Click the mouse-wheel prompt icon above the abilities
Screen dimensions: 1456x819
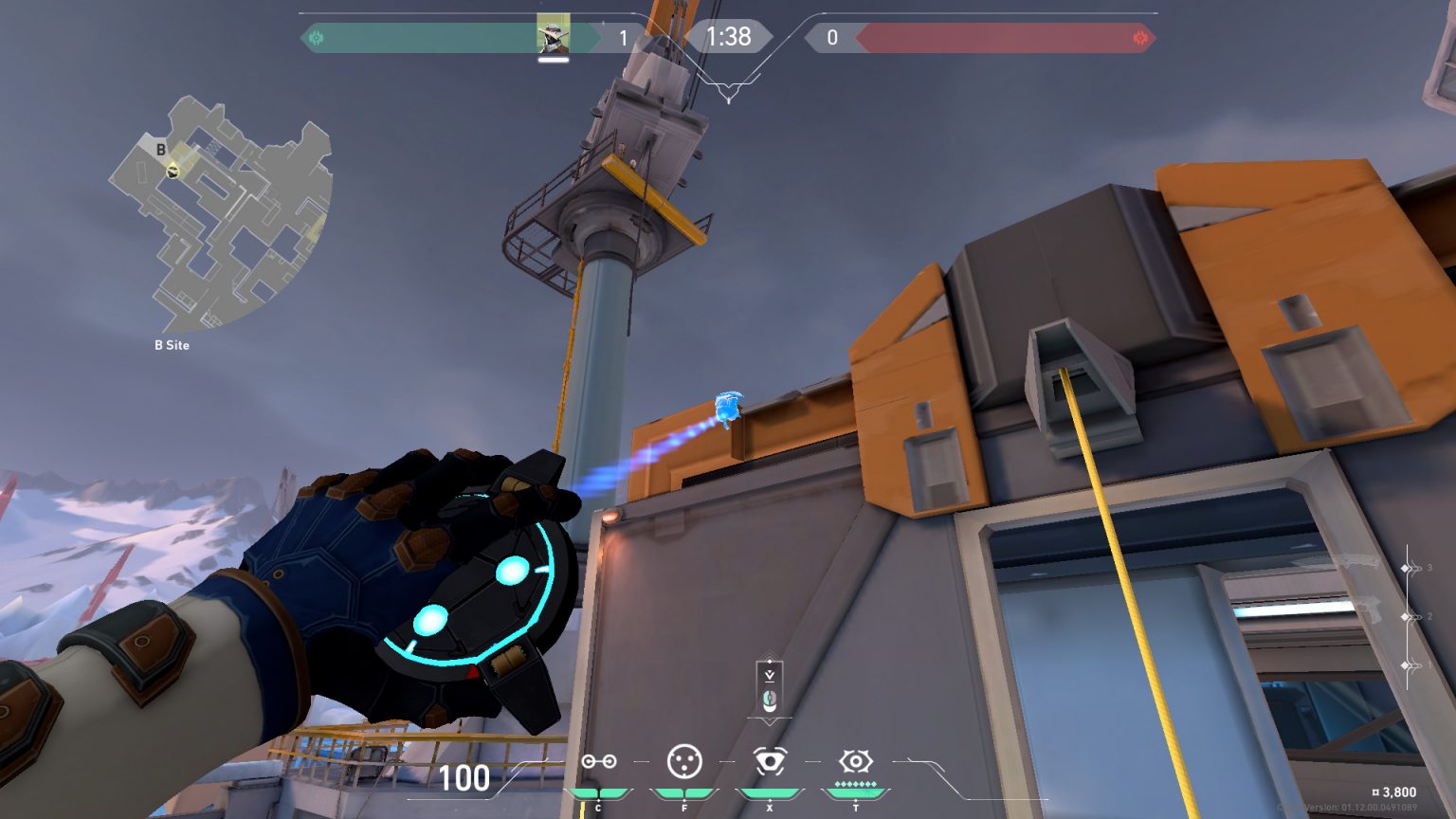click(x=770, y=701)
